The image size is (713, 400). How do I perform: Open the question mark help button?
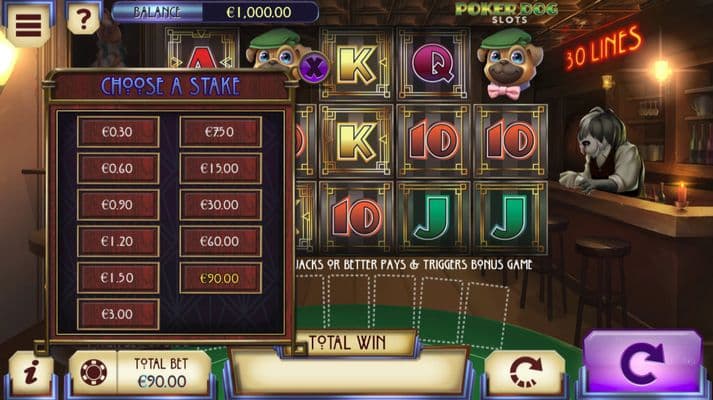click(x=84, y=18)
